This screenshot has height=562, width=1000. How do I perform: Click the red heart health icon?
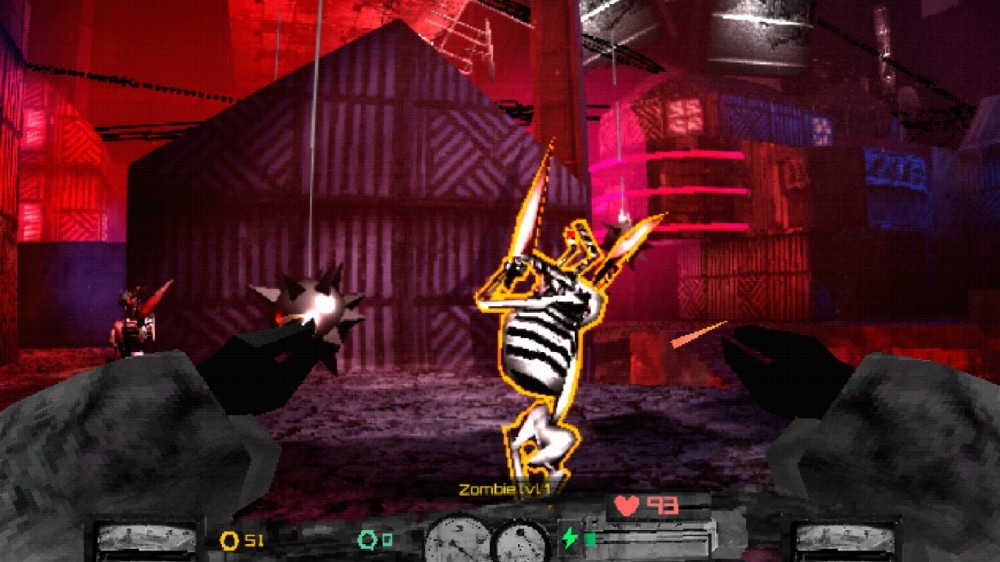pos(627,506)
